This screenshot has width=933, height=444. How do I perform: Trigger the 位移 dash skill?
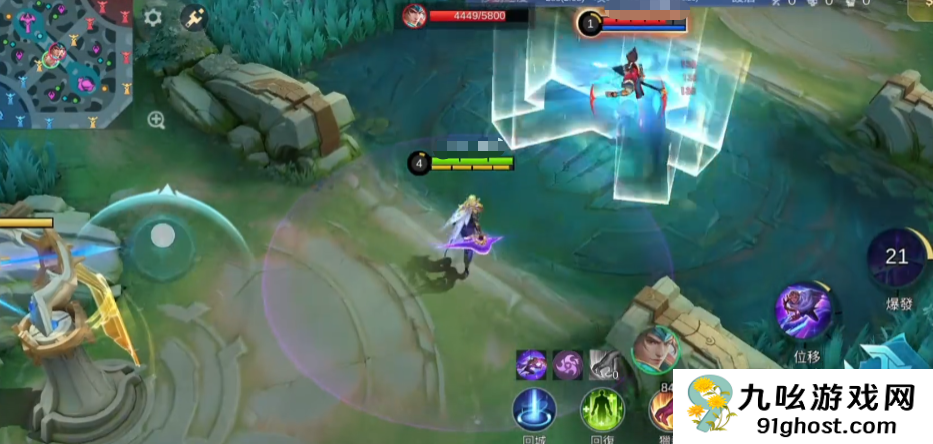[805, 310]
